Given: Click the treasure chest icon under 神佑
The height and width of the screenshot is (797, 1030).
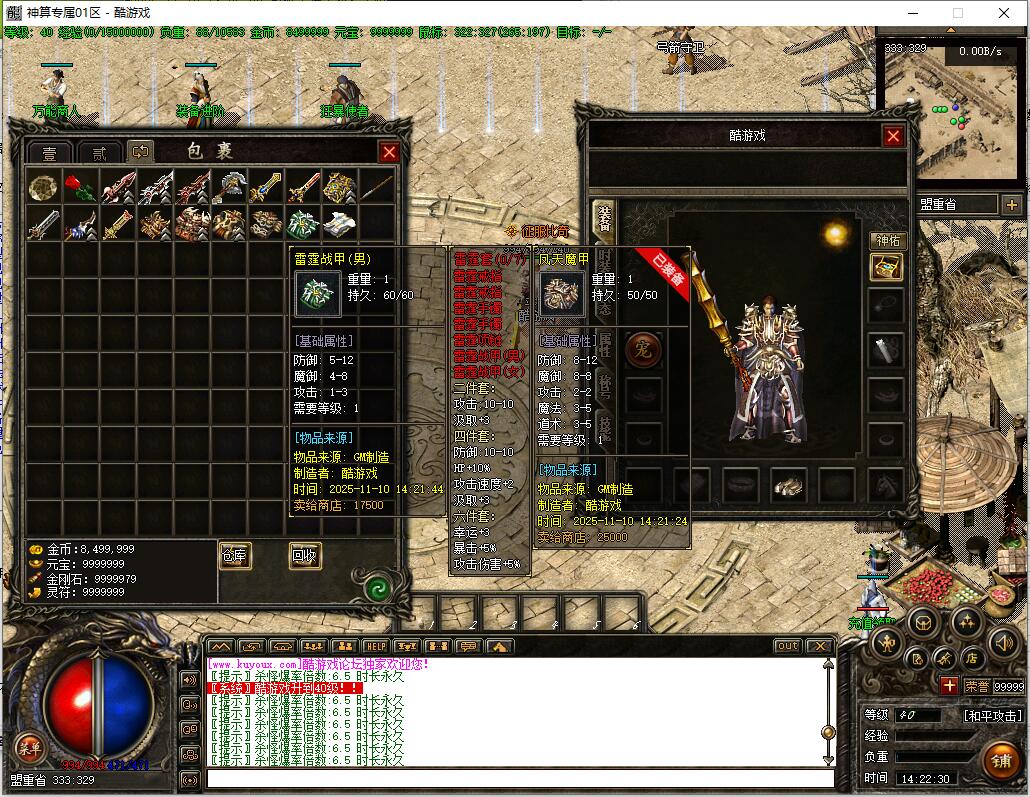Looking at the screenshot, I should (x=886, y=266).
